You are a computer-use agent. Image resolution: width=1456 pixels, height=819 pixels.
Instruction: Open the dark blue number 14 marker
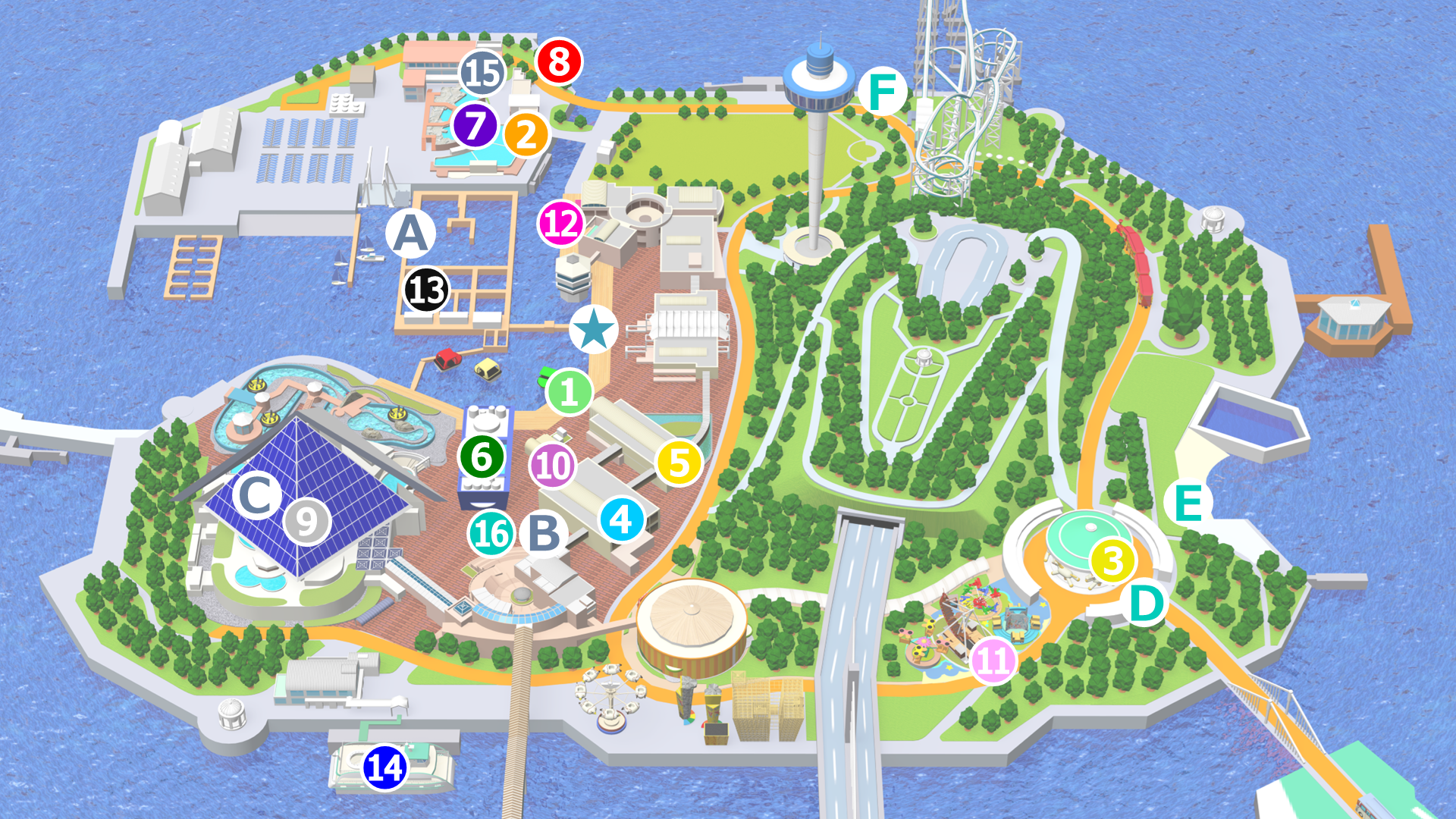tap(385, 767)
